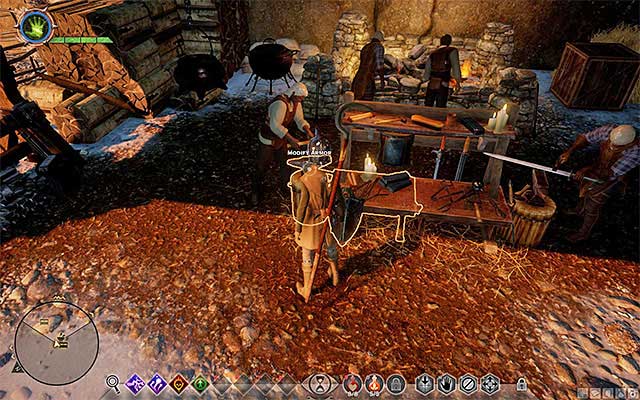The width and height of the screenshot is (640, 400).
Task: Use the orange flame ability
Action: 179,383
